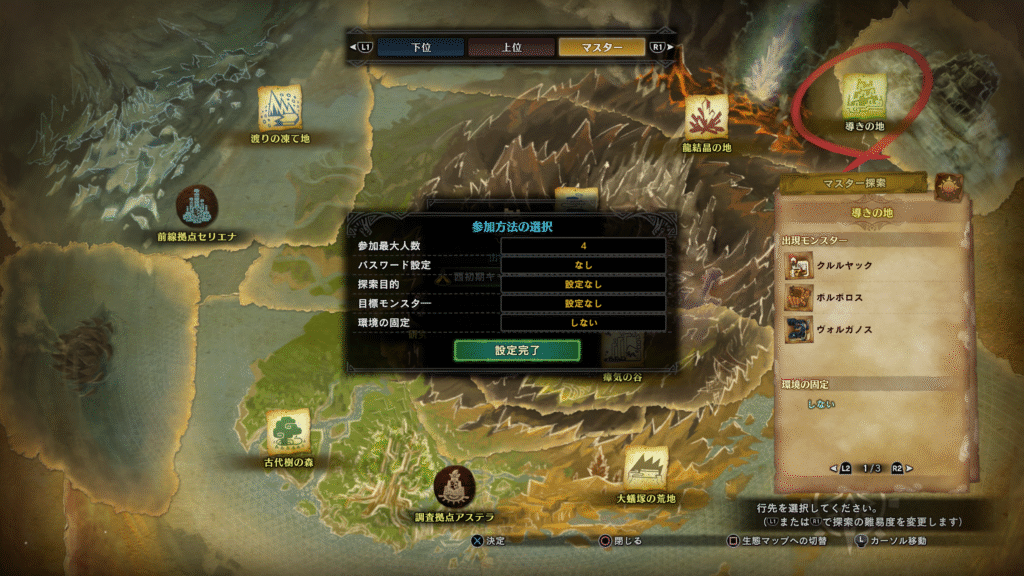Viewport: 1024px width, 576px height.
Task: Select the 大蟻塚の荒地 map marker
Action: [646, 468]
